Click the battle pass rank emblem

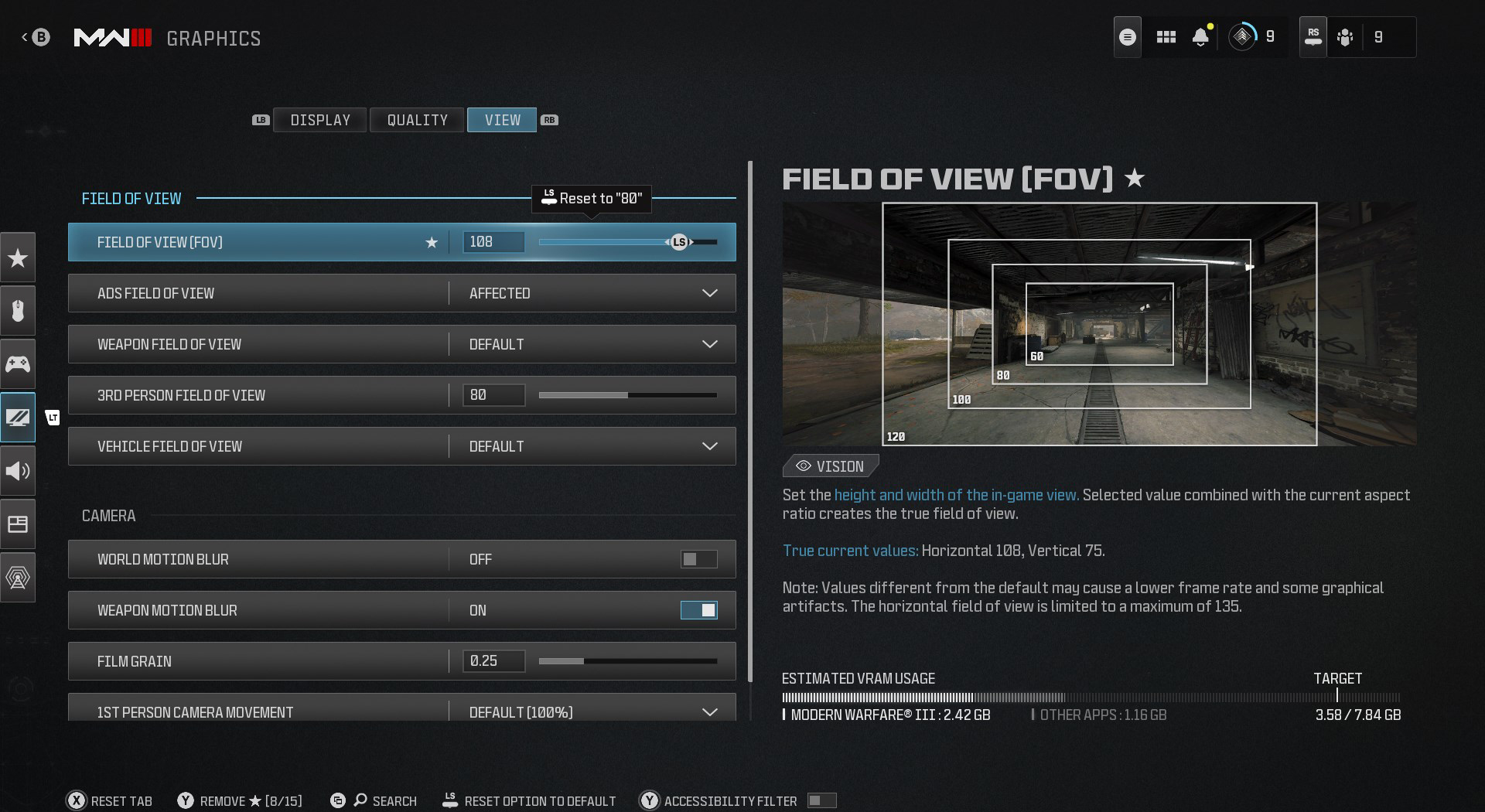1243,36
